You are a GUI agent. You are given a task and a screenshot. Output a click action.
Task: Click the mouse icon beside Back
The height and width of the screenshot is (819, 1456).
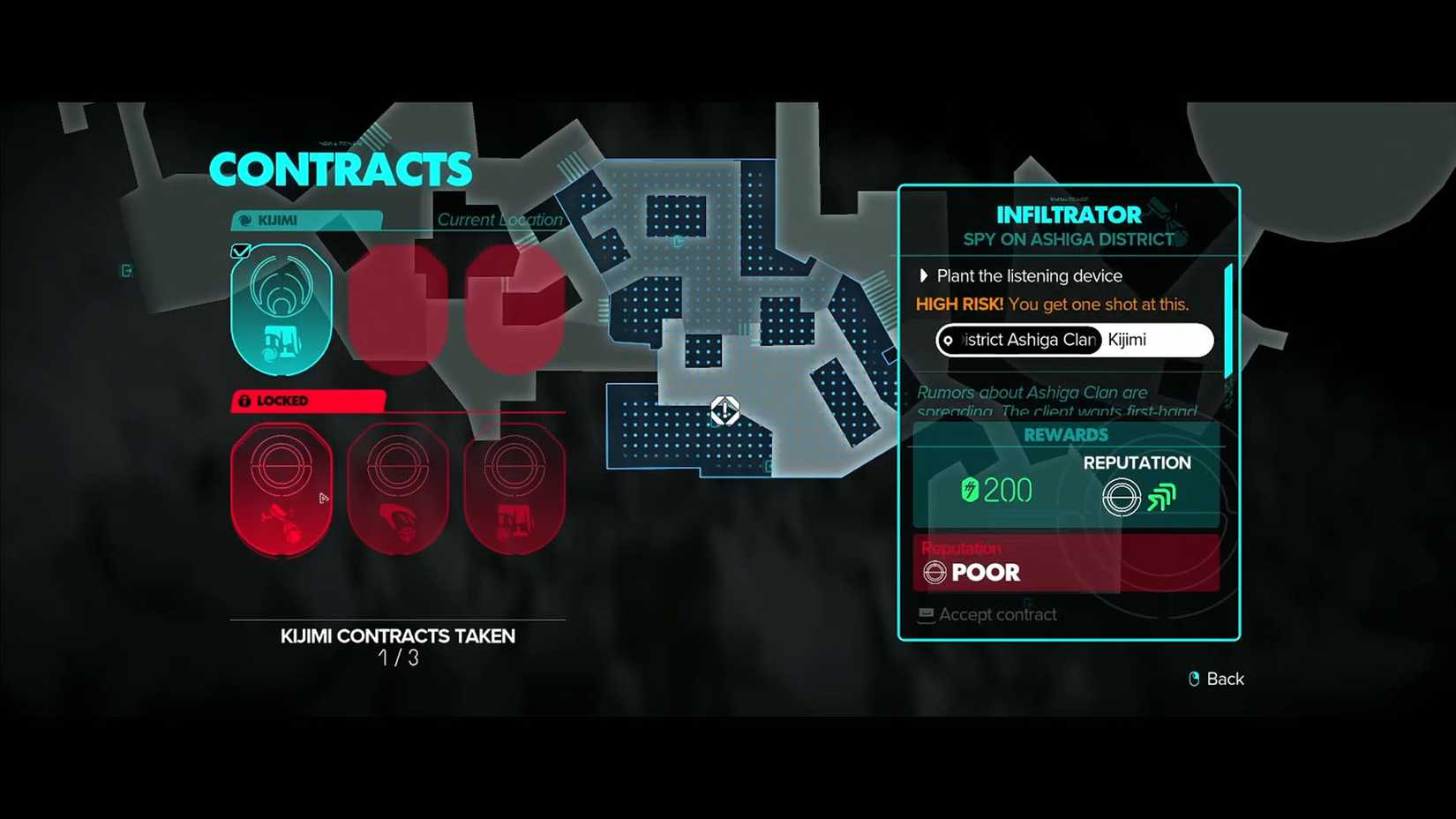tap(1192, 679)
